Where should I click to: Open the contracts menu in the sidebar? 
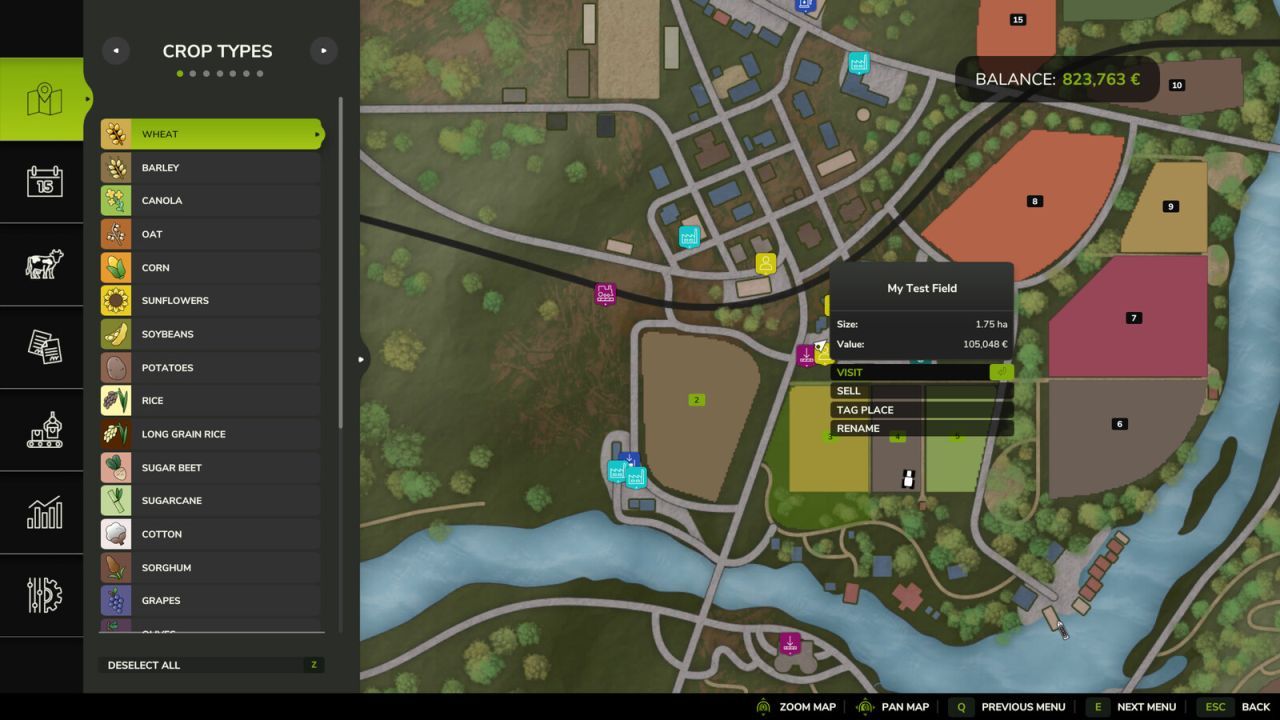(x=42, y=348)
